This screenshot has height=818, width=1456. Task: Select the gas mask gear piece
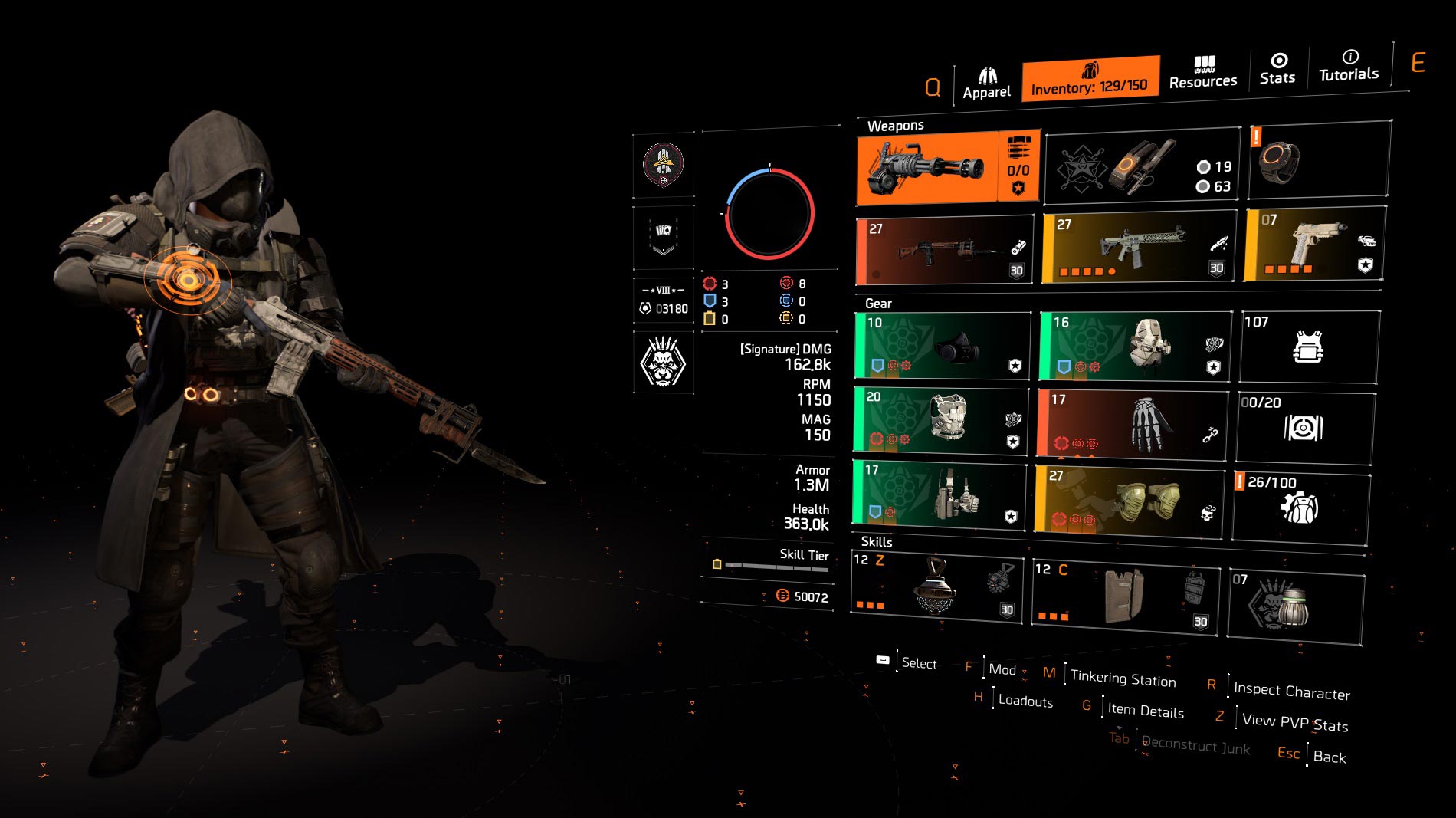(943, 345)
